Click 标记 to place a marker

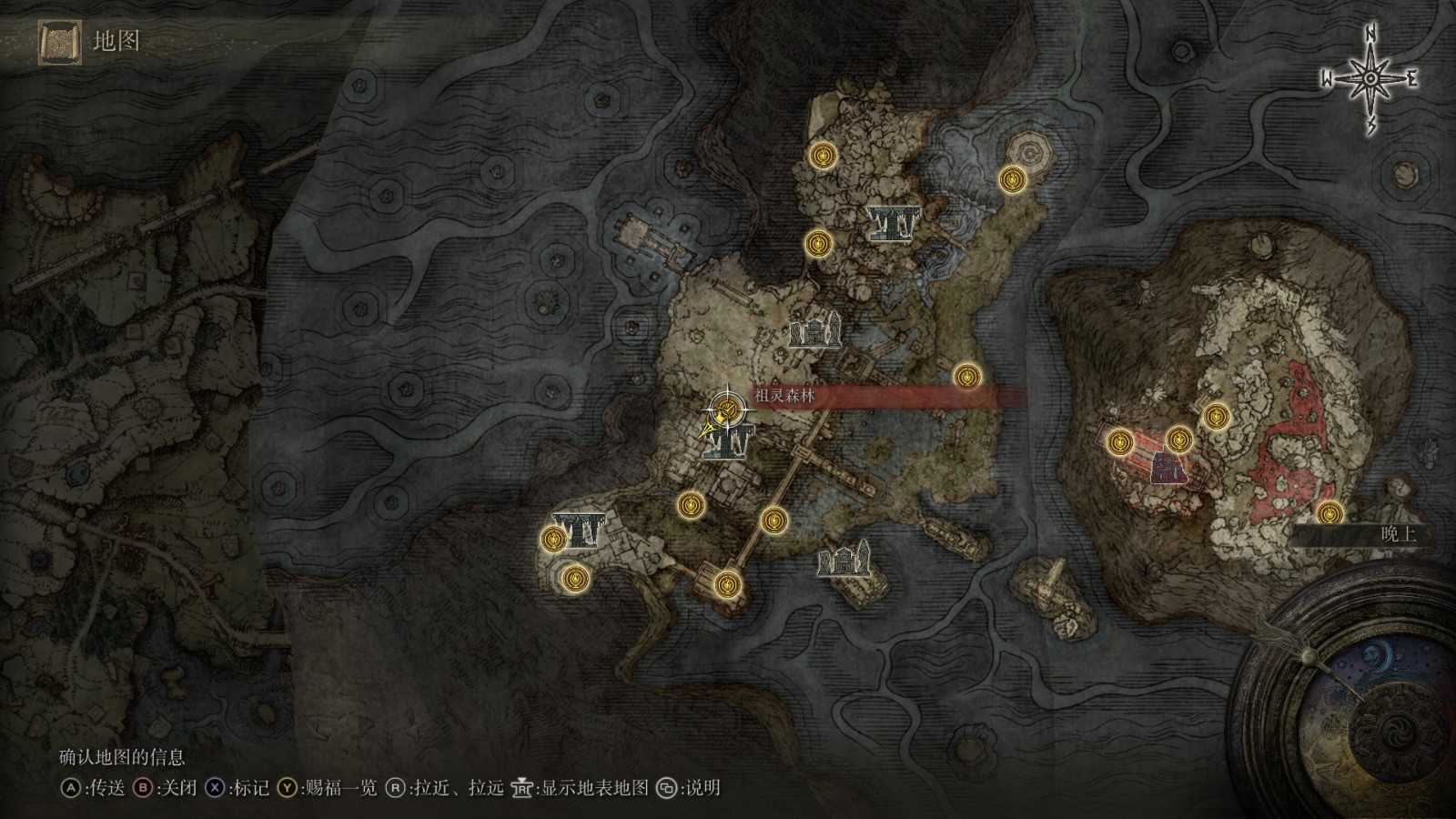tap(250, 791)
